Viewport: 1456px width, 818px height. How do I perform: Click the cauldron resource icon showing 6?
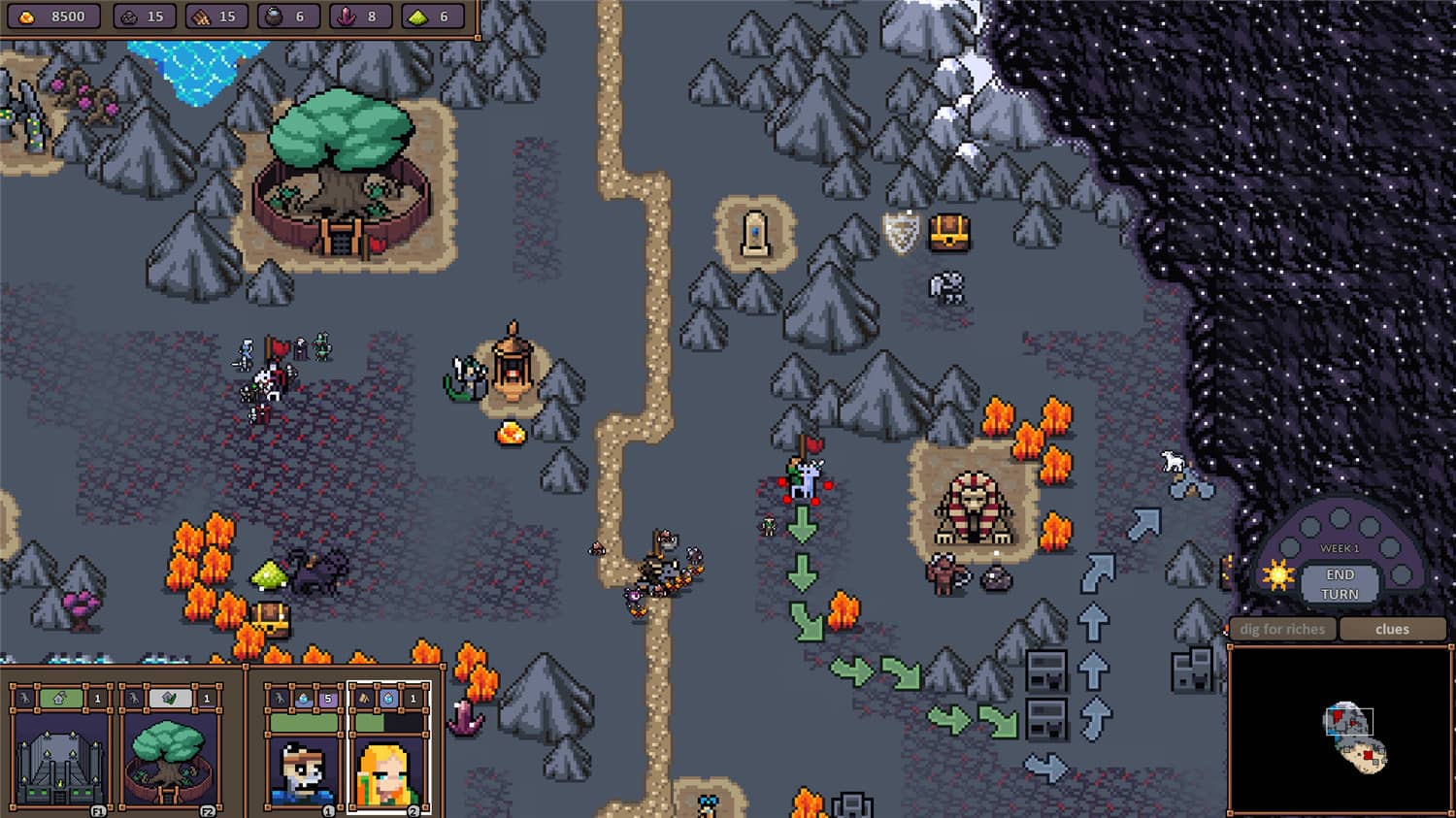pos(275,15)
